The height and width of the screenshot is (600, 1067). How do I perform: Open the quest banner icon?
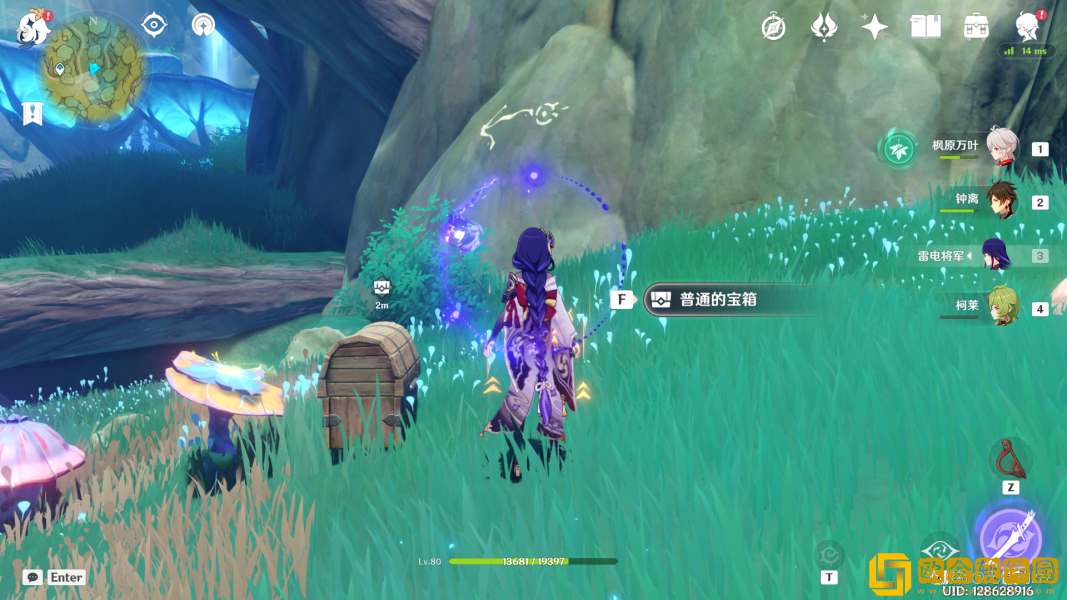[x=33, y=113]
